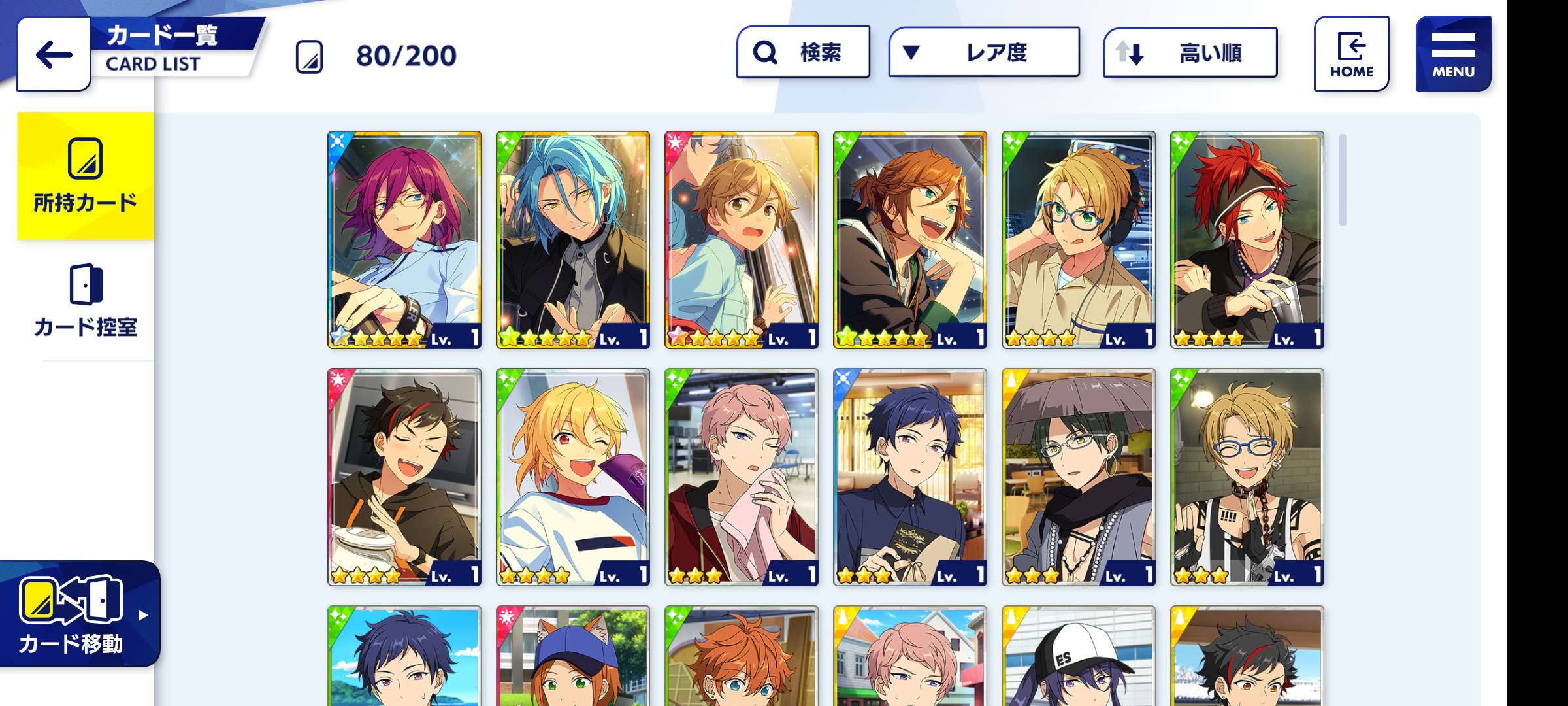The width and height of the screenshot is (1568, 706).
Task: Switch to the カード控室 tab
Action: 86,301
